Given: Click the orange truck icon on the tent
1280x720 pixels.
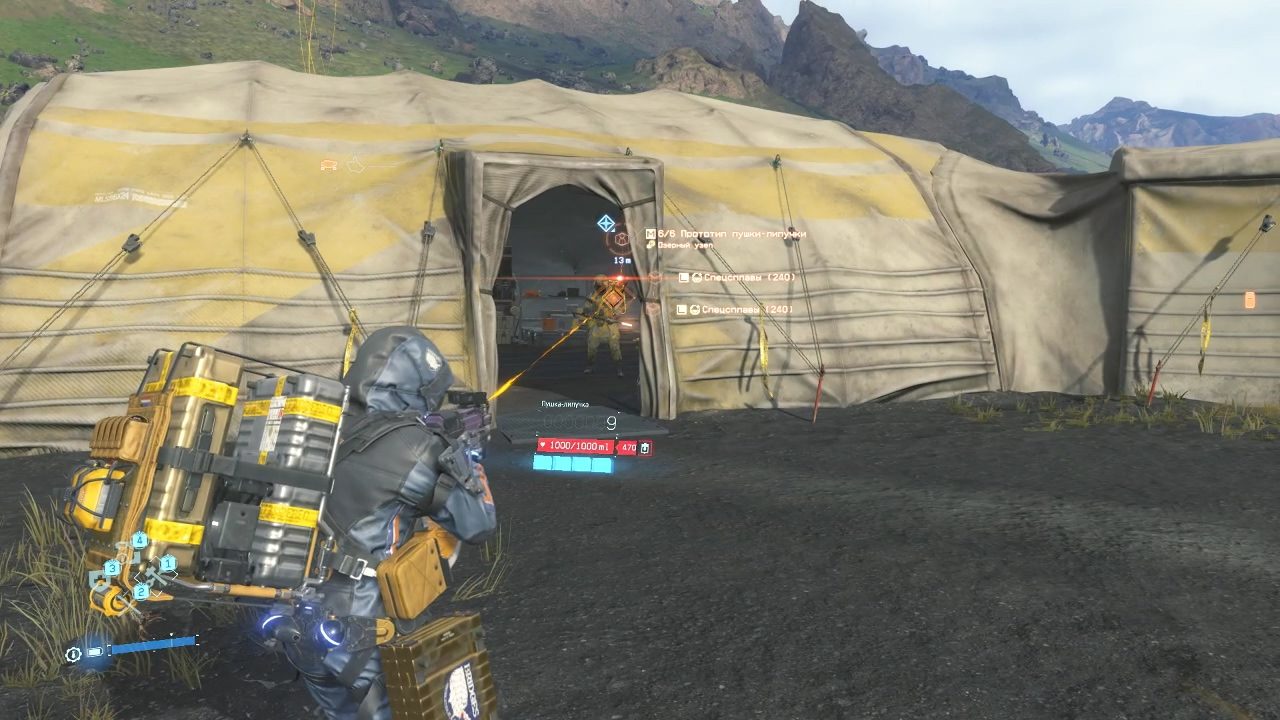Looking at the screenshot, I should (x=328, y=165).
